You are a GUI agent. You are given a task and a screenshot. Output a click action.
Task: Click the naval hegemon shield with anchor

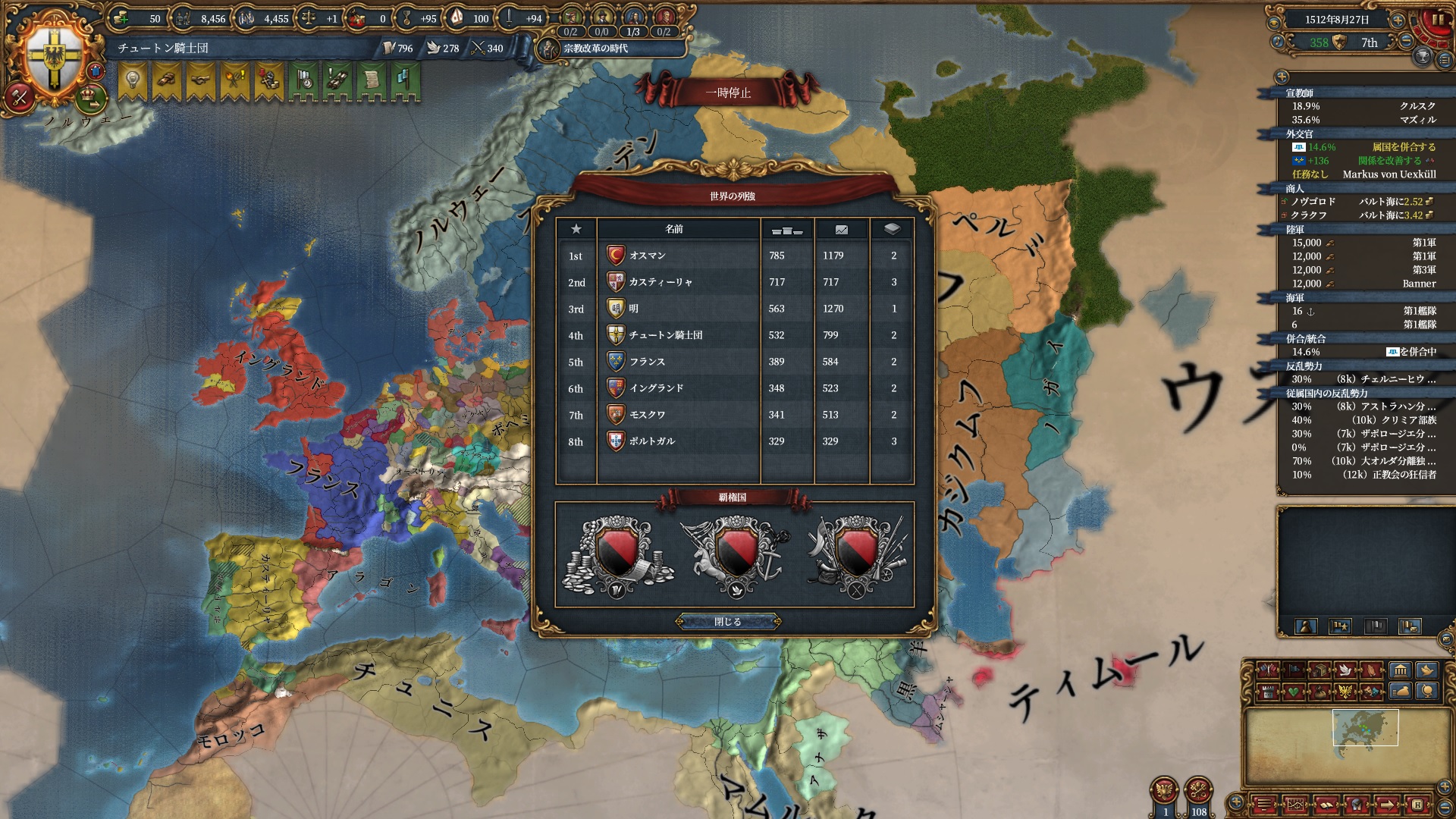[736, 554]
